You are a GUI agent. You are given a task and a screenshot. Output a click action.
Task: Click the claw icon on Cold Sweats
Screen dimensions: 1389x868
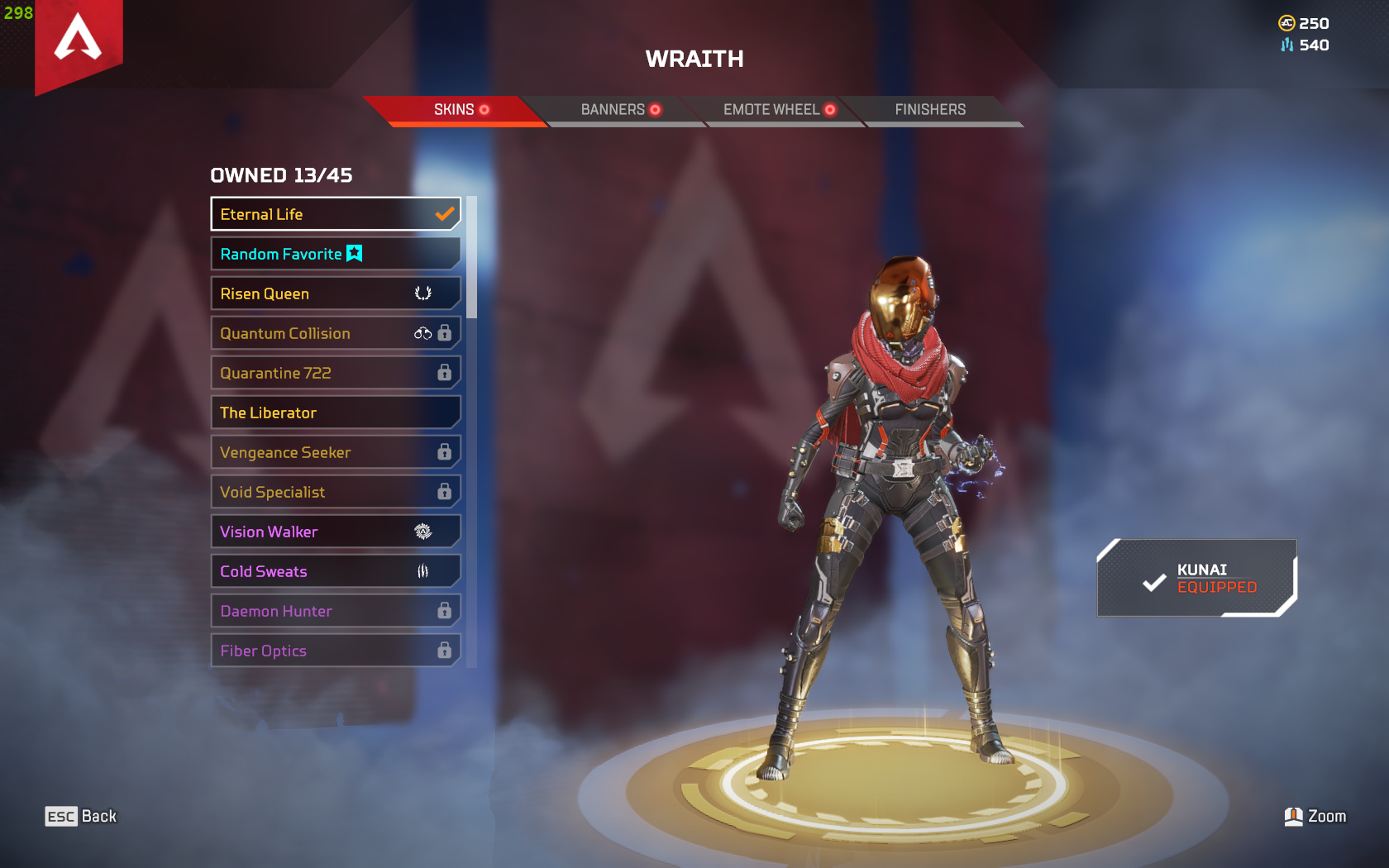pyautogui.click(x=422, y=570)
